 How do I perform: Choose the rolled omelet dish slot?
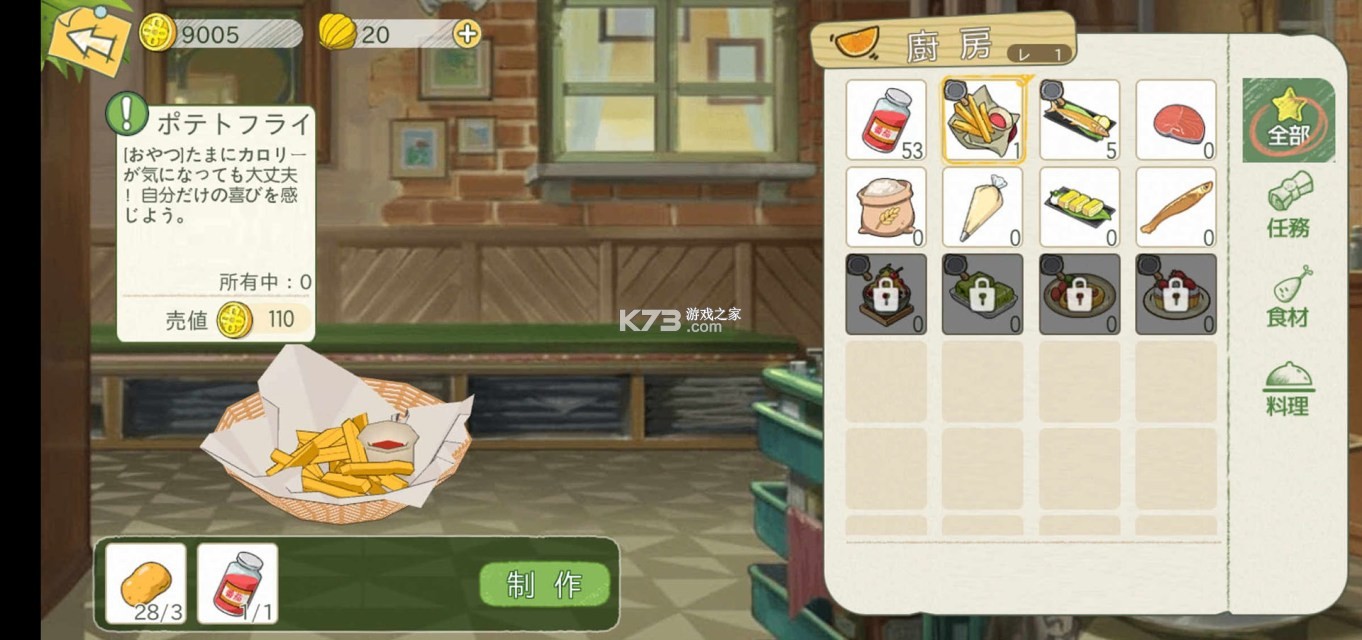[x=1079, y=207]
